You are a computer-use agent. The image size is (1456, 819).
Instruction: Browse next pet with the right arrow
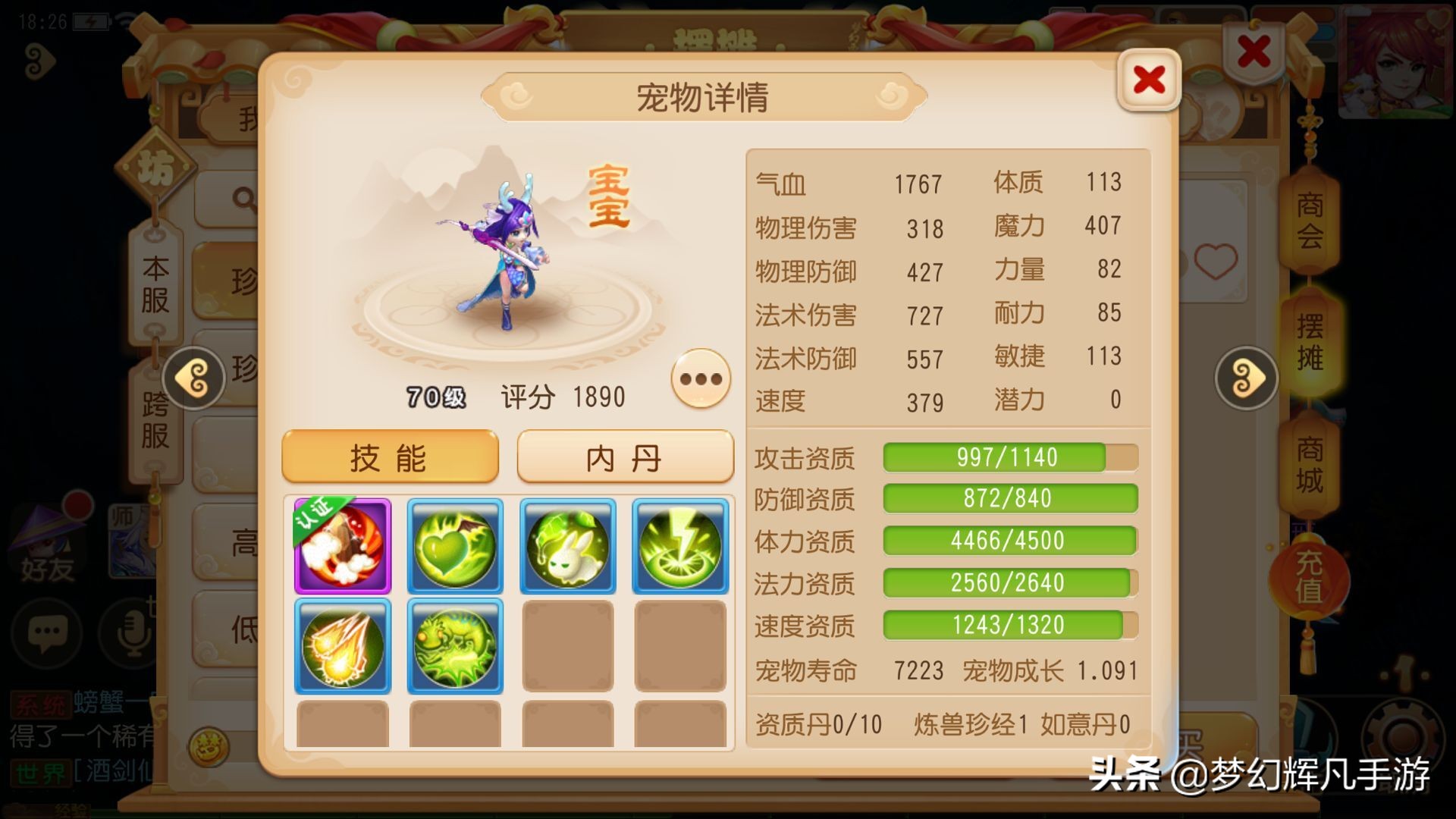(x=1246, y=377)
